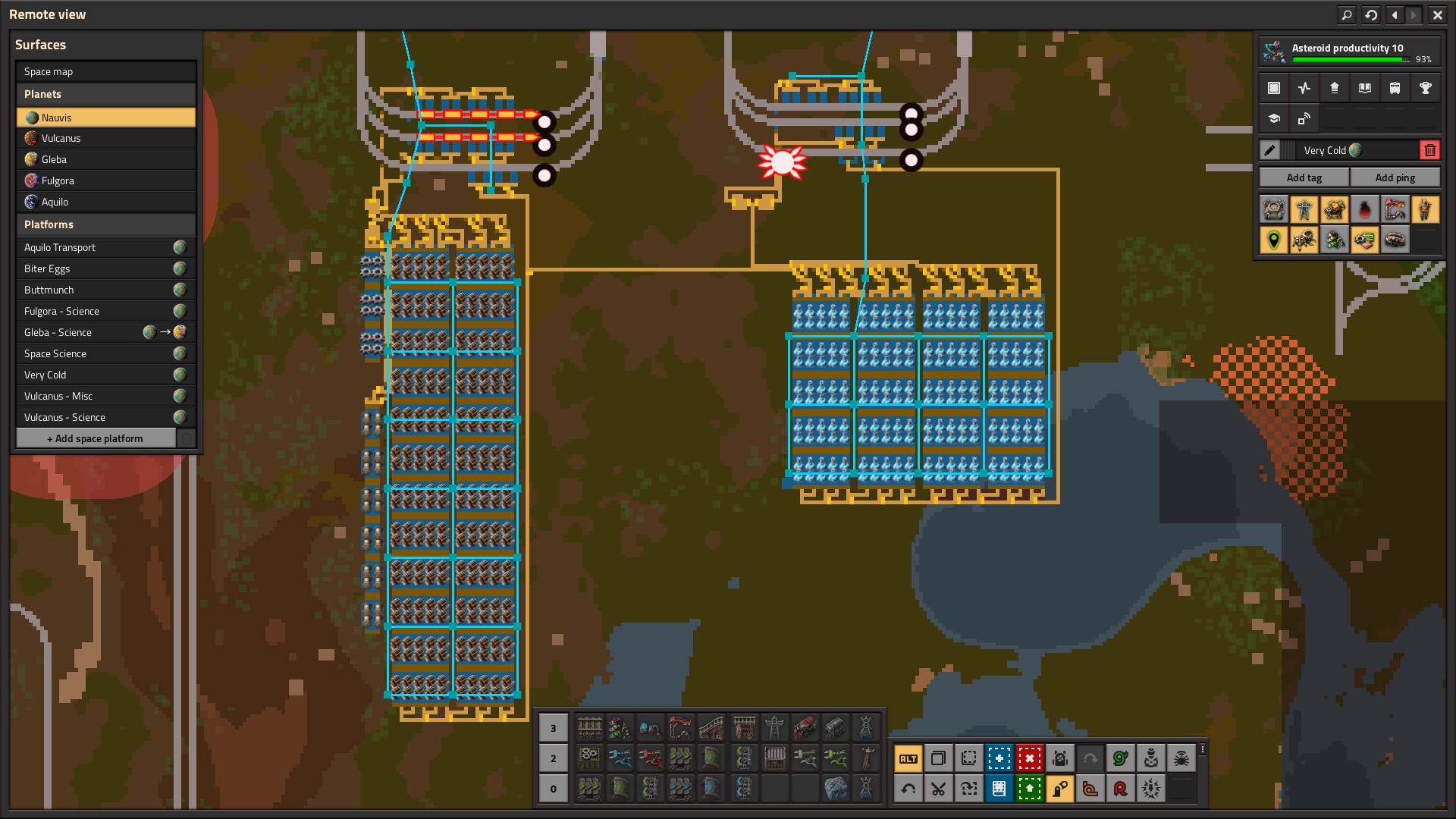Open the Asteroid productivity research tracker
This screenshot has width=1456, height=819.
(x=1348, y=52)
